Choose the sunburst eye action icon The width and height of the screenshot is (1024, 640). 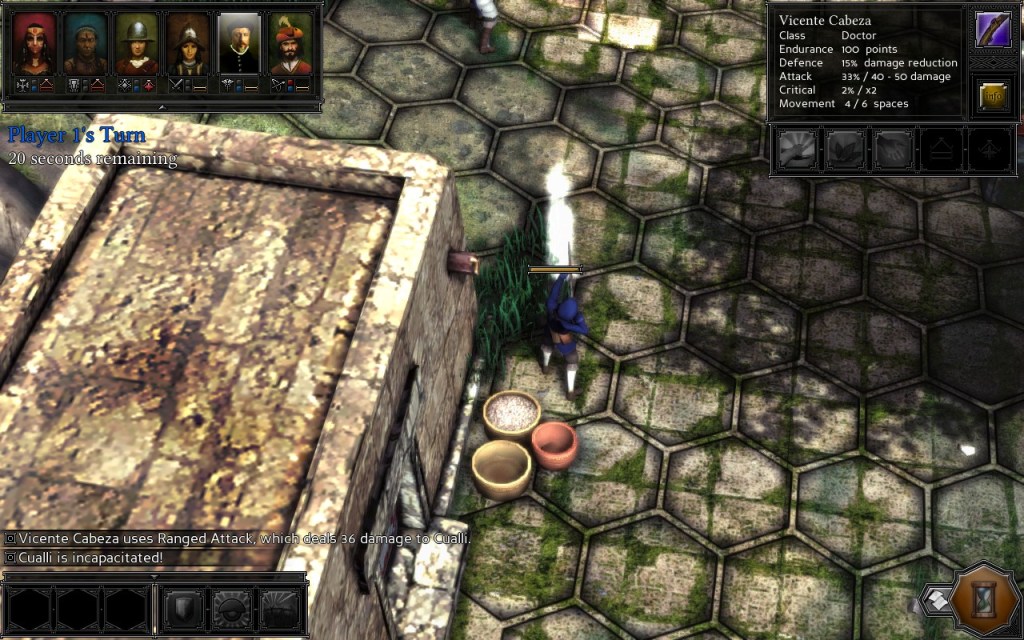click(x=232, y=608)
